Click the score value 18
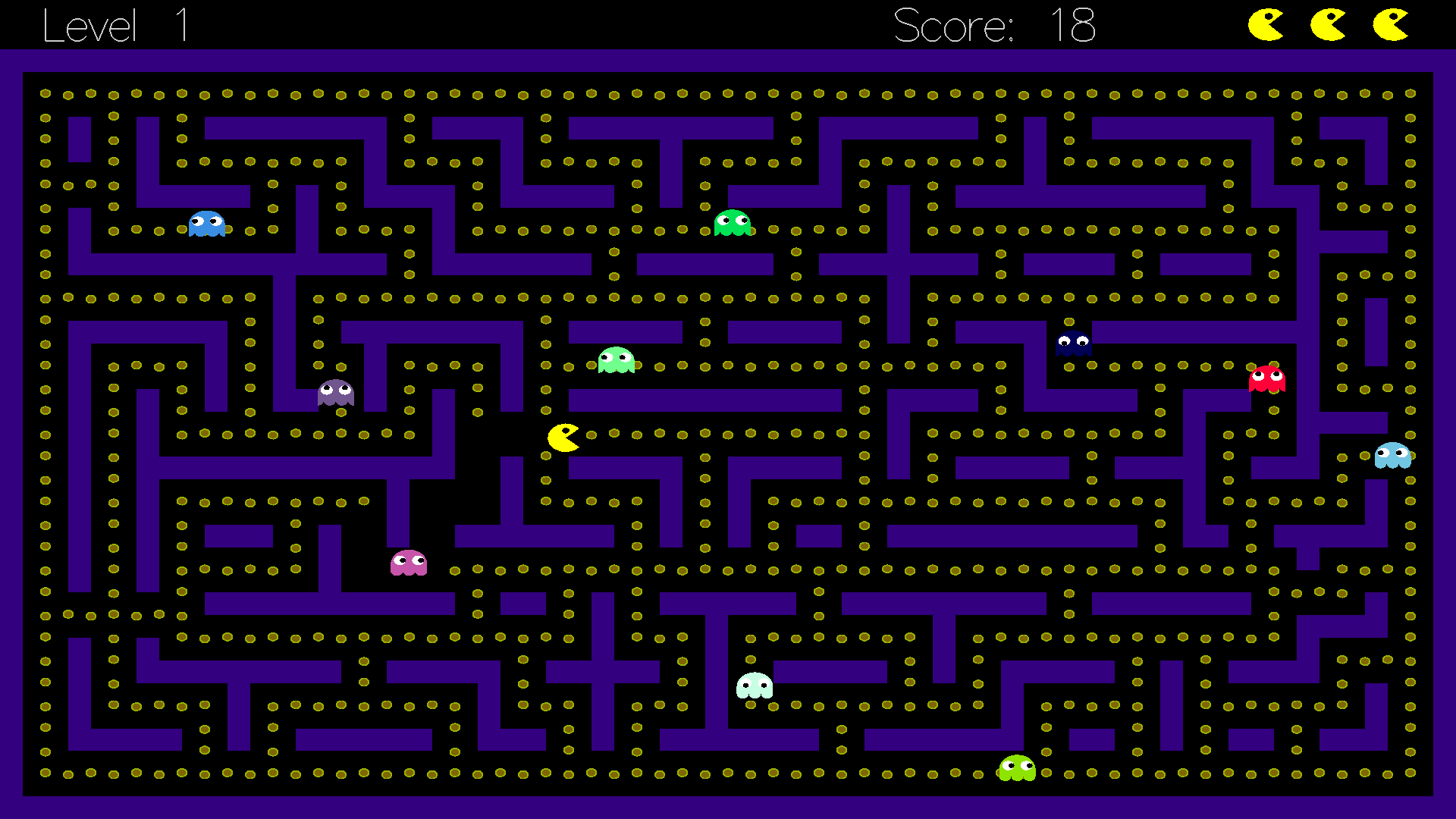 (1072, 25)
